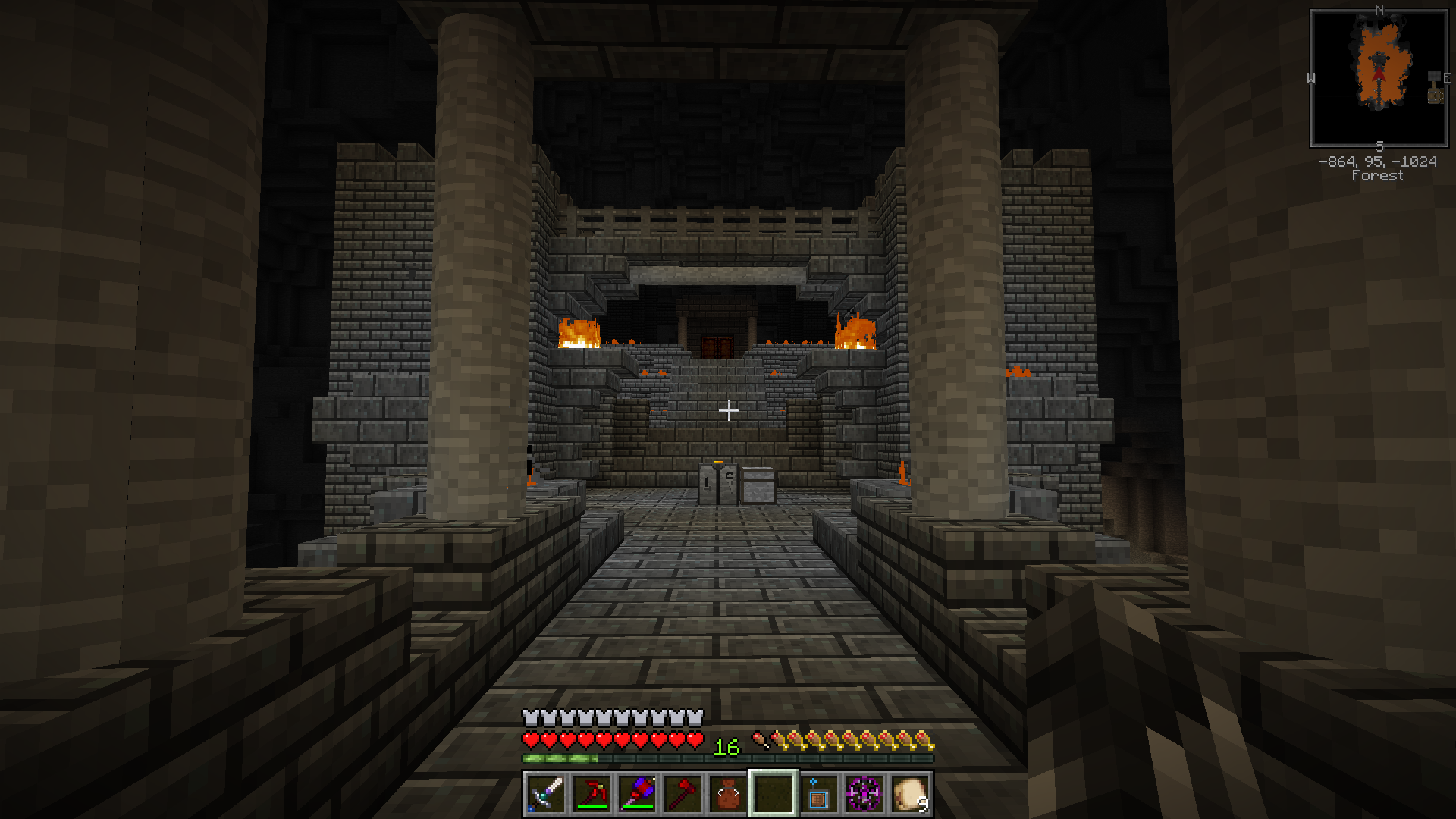Select the red pickaxe hotbar slot
This screenshot has width=1456, height=819.
pyautogui.click(x=591, y=793)
